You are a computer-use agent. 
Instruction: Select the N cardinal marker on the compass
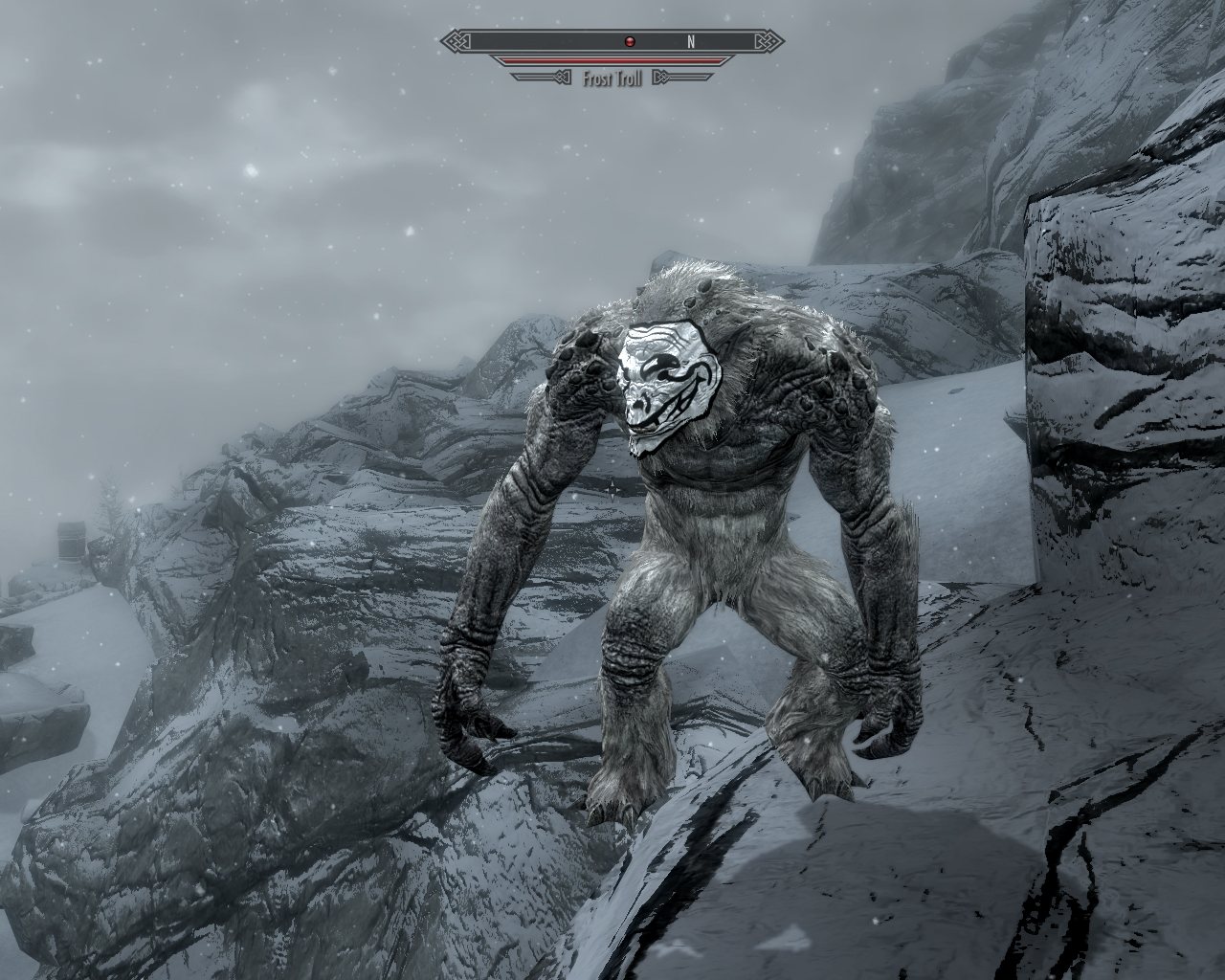[691, 41]
